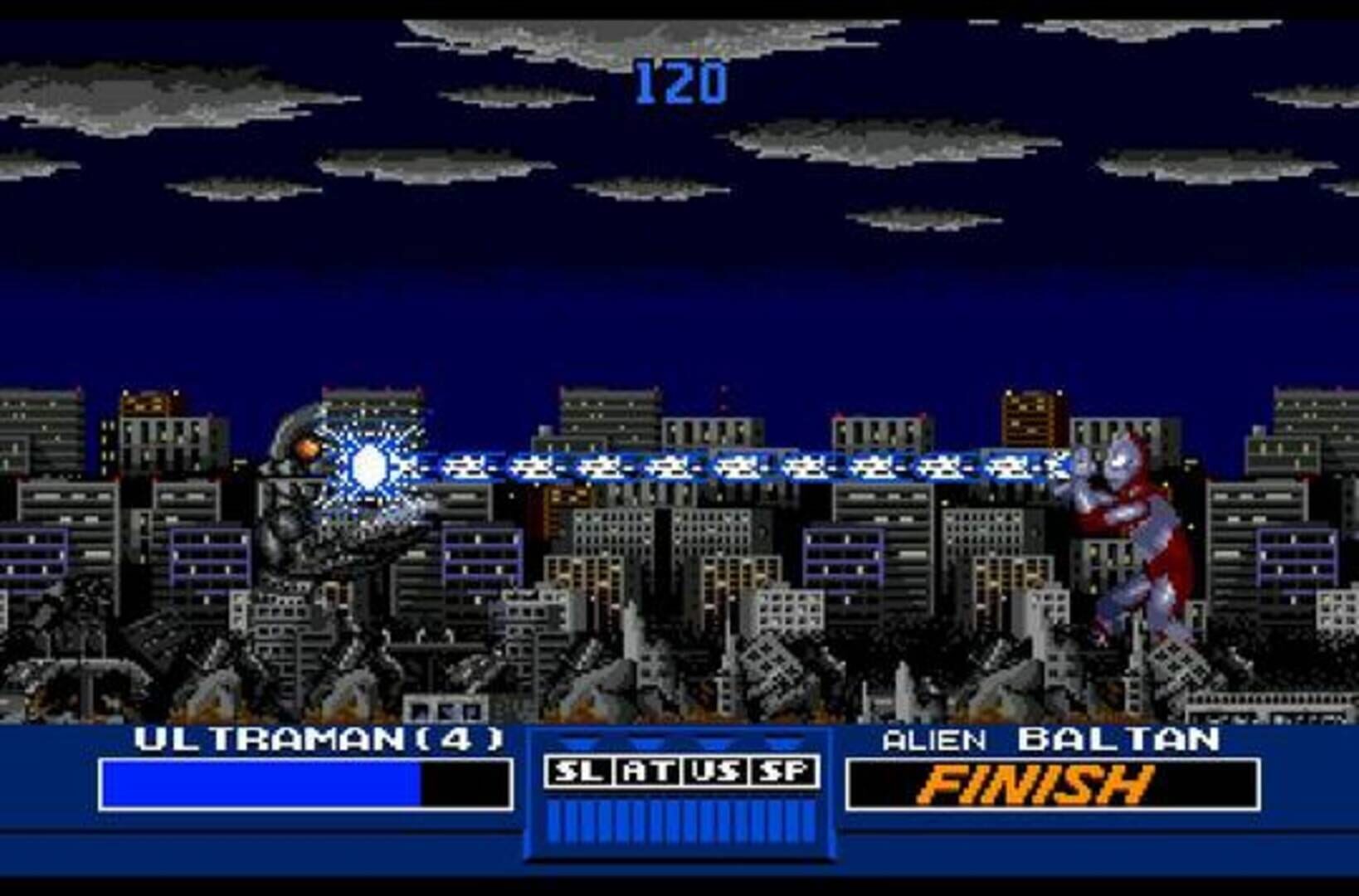
Task: Click the 120 match timer
Action: [682, 79]
